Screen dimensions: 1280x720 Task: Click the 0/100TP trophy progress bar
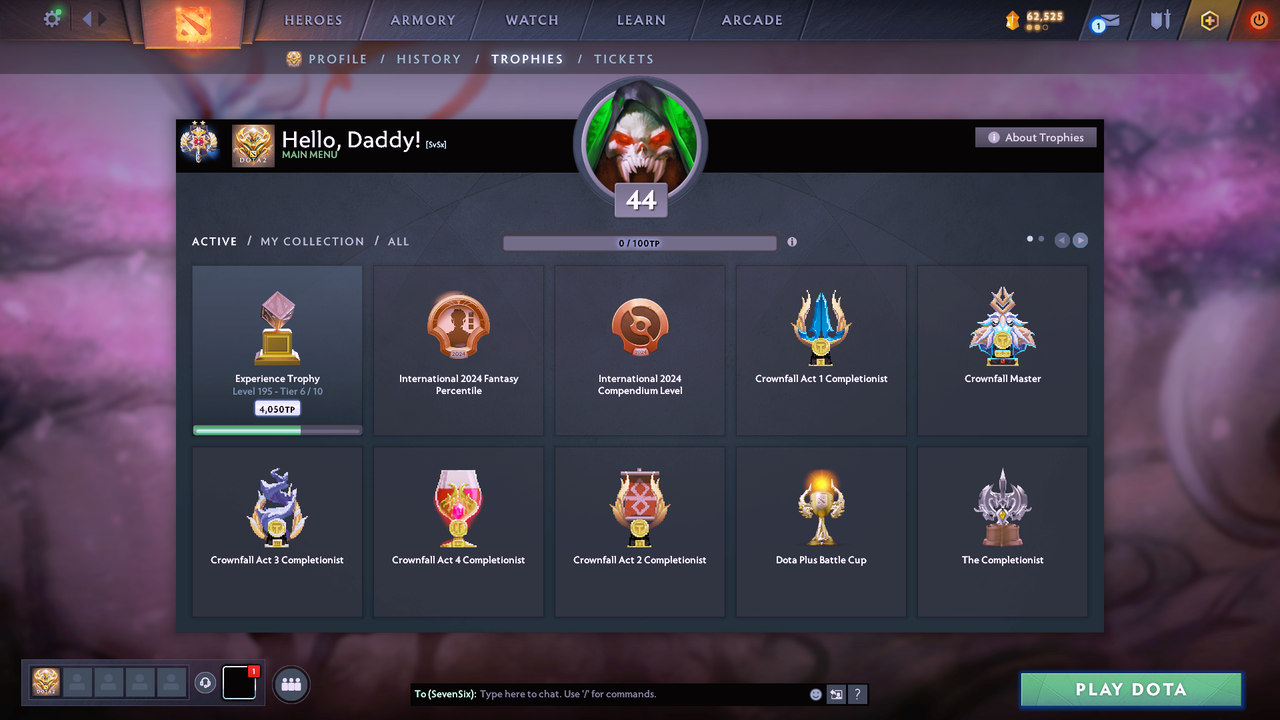tap(640, 242)
